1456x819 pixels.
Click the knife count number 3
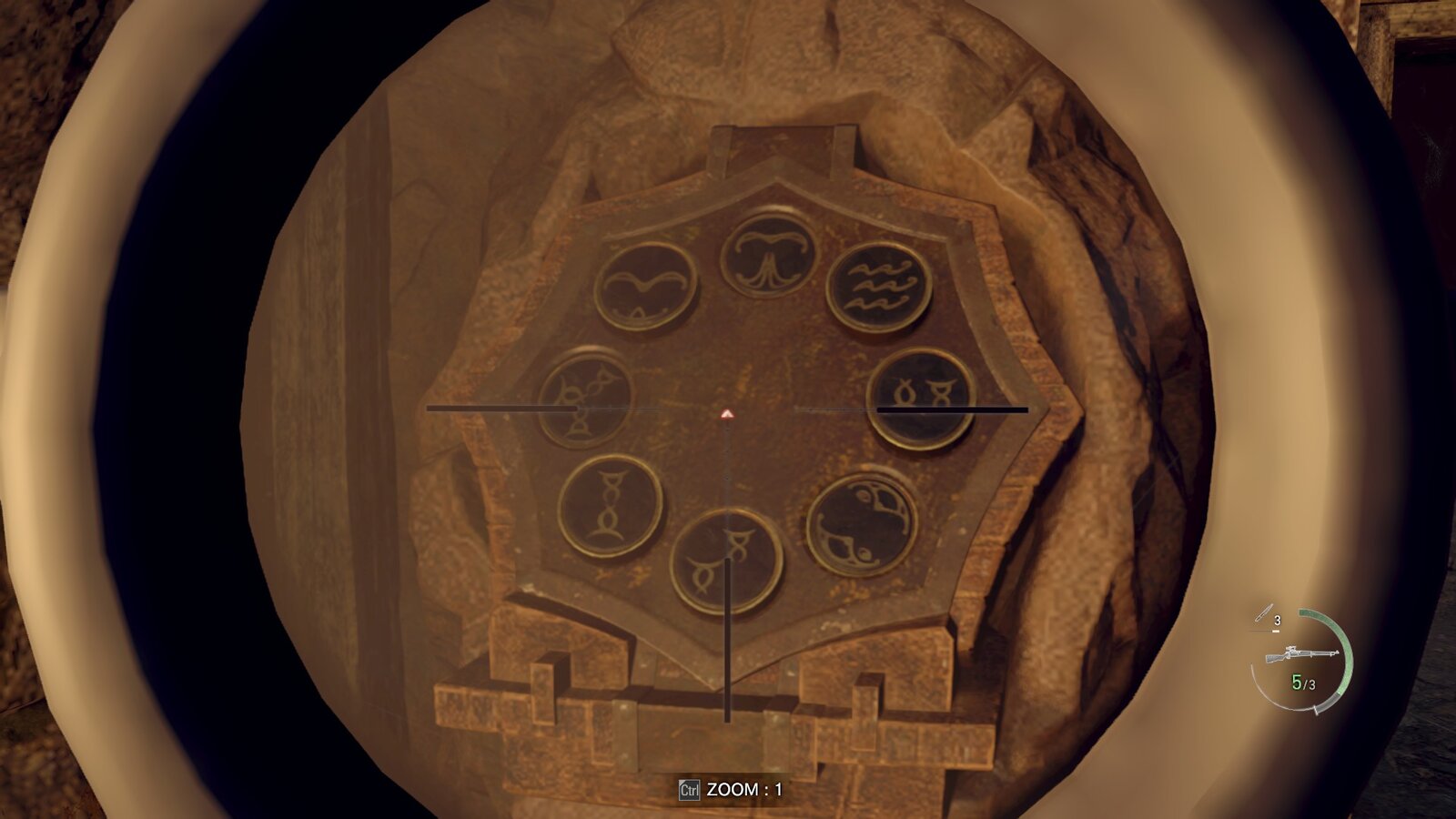click(x=1279, y=619)
